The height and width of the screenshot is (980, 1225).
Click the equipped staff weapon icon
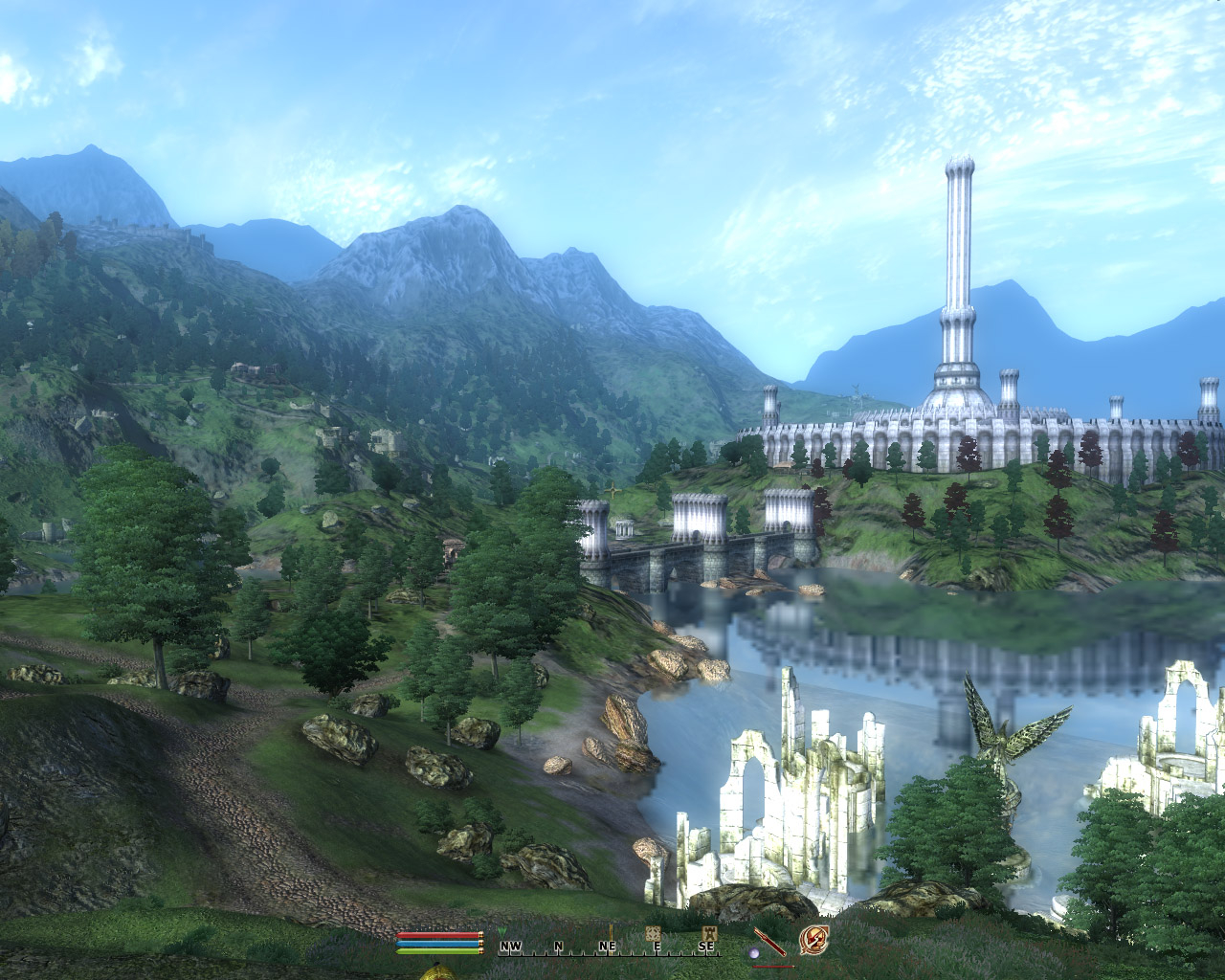tap(768, 943)
